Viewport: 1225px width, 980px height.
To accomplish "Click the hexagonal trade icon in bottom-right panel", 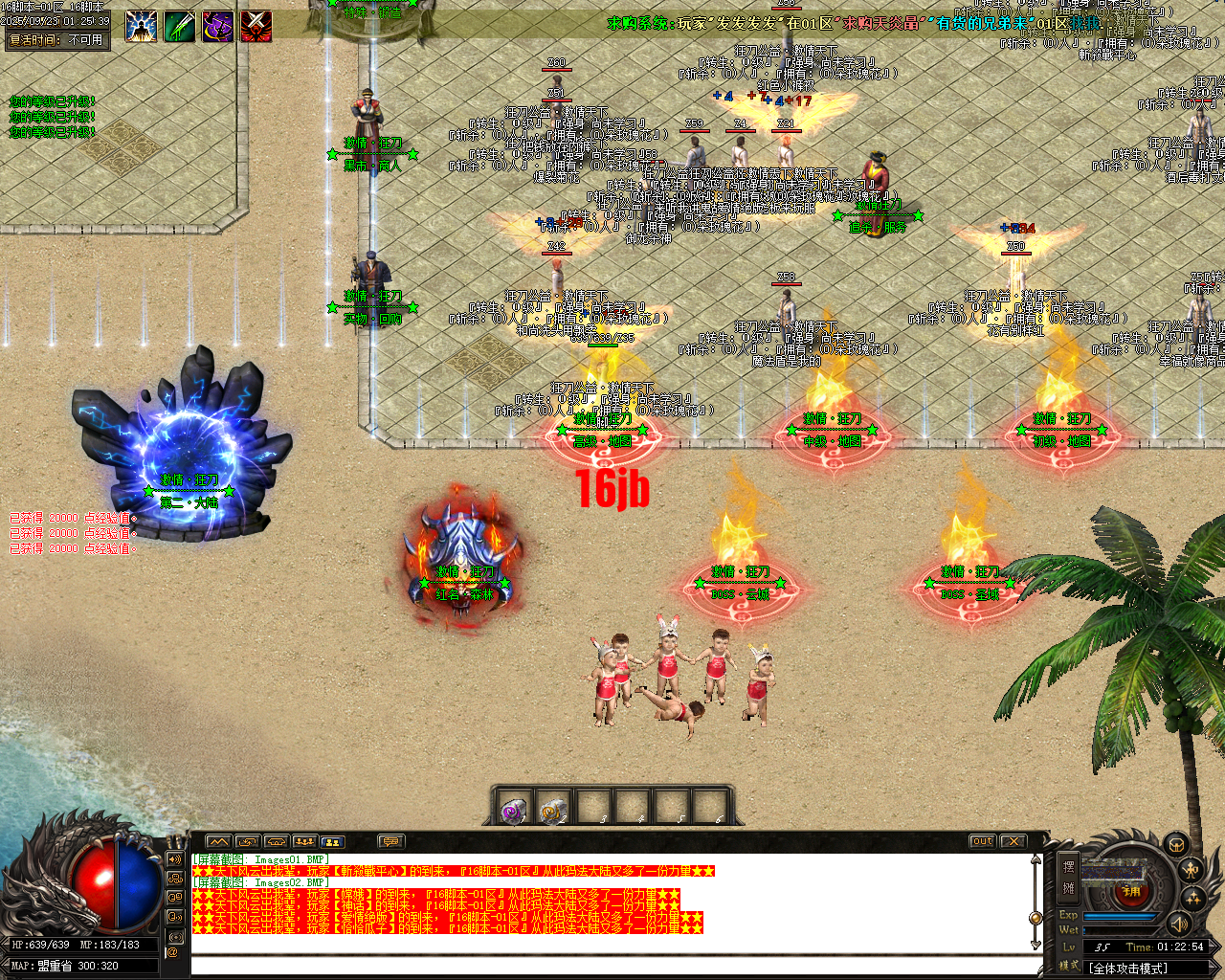I will coord(1176,846).
